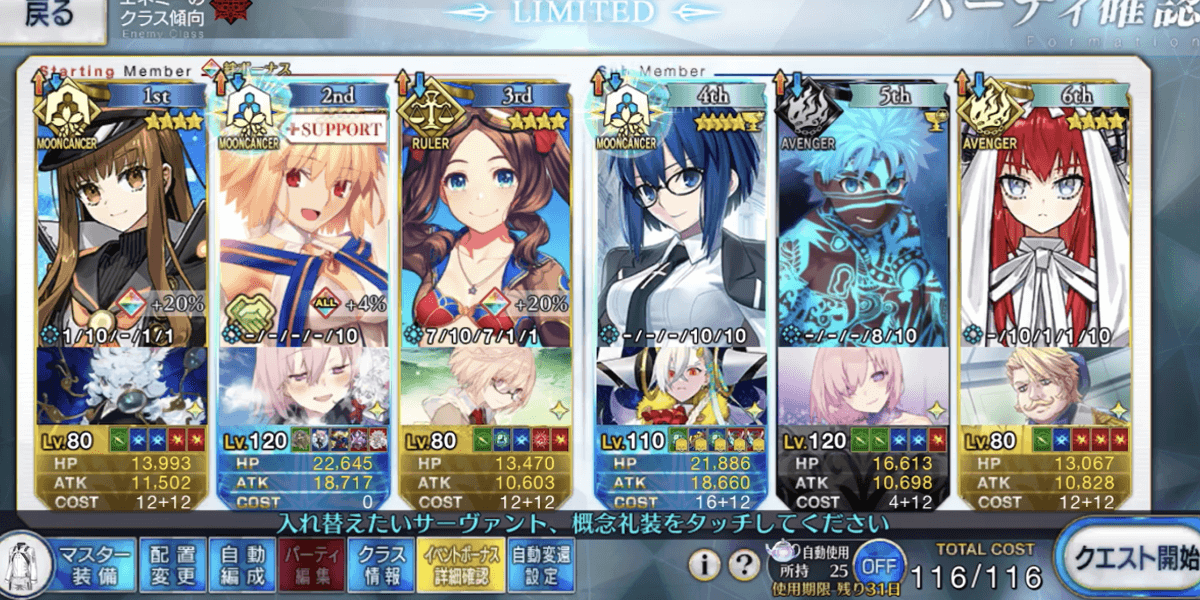Click the round info 'i' icon

705,565
